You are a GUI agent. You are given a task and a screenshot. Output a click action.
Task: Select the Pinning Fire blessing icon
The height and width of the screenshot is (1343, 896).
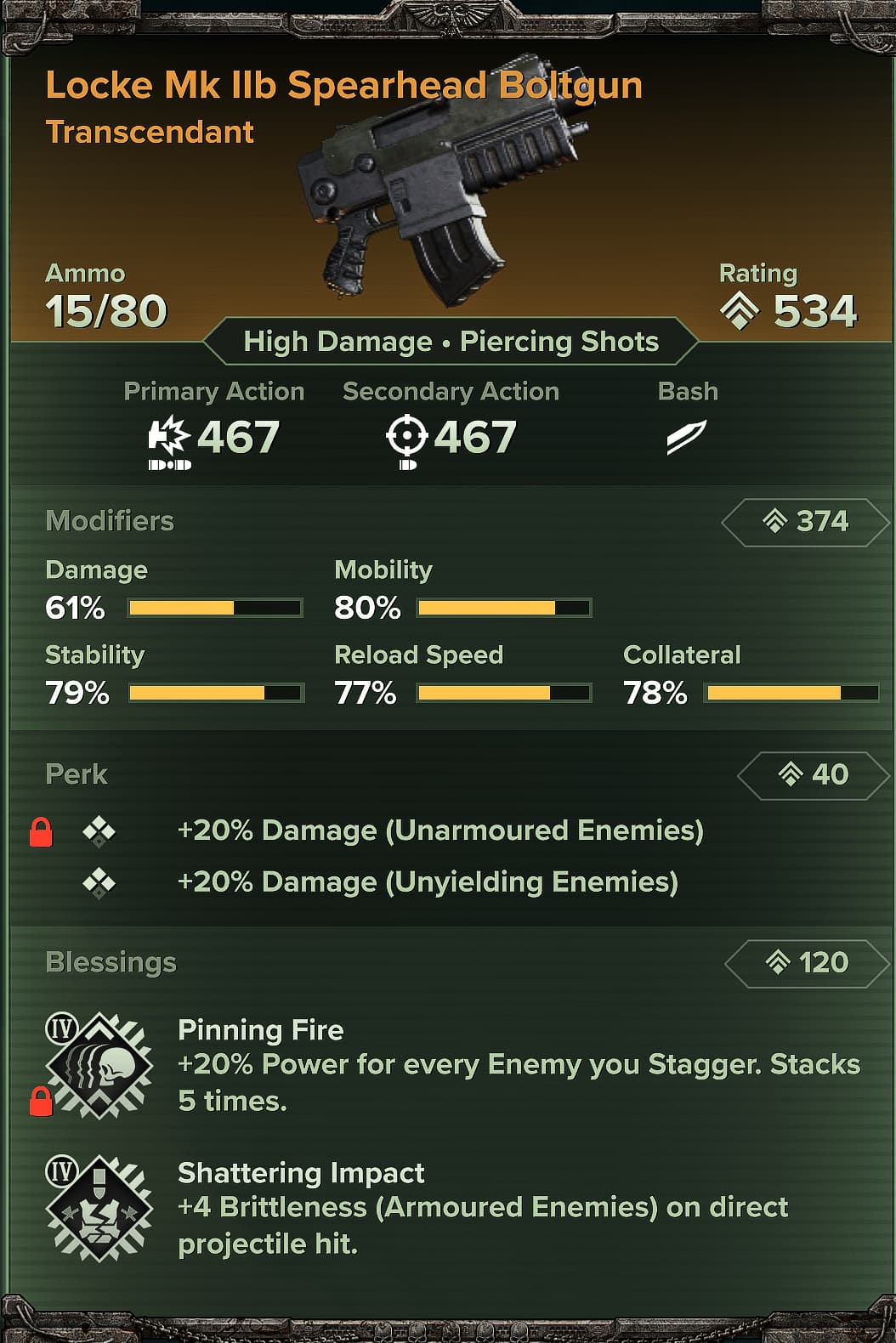point(99,1065)
